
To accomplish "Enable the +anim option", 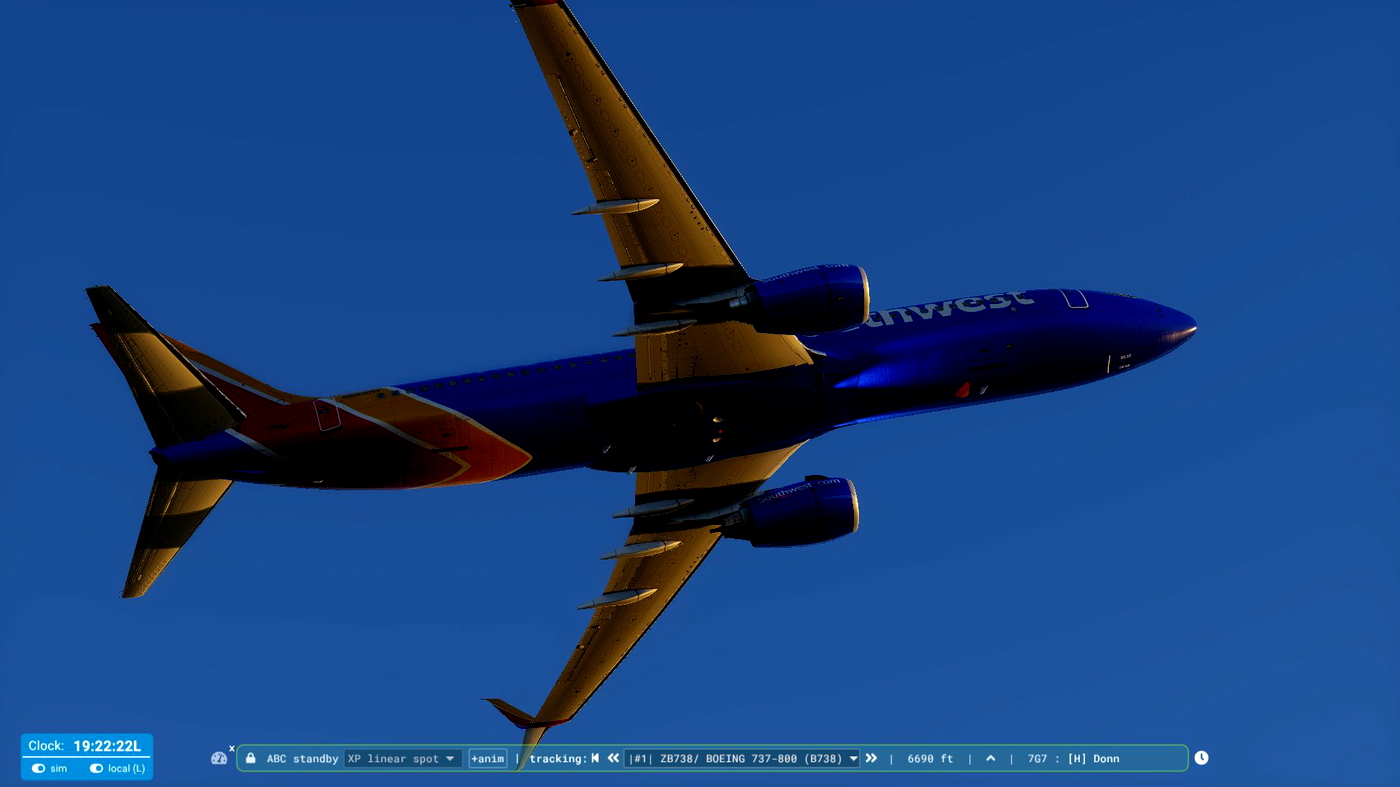I will pyautogui.click(x=487, y=758).
